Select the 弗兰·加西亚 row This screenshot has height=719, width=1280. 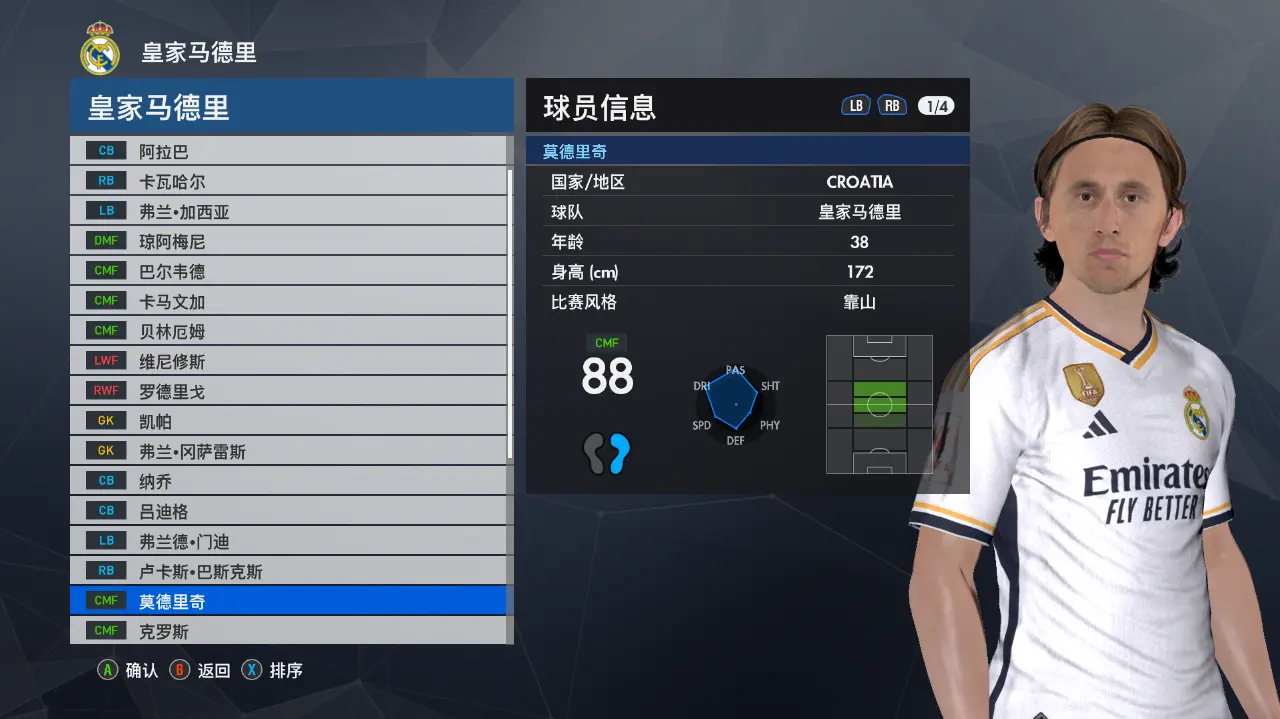[x=288, y=211]
